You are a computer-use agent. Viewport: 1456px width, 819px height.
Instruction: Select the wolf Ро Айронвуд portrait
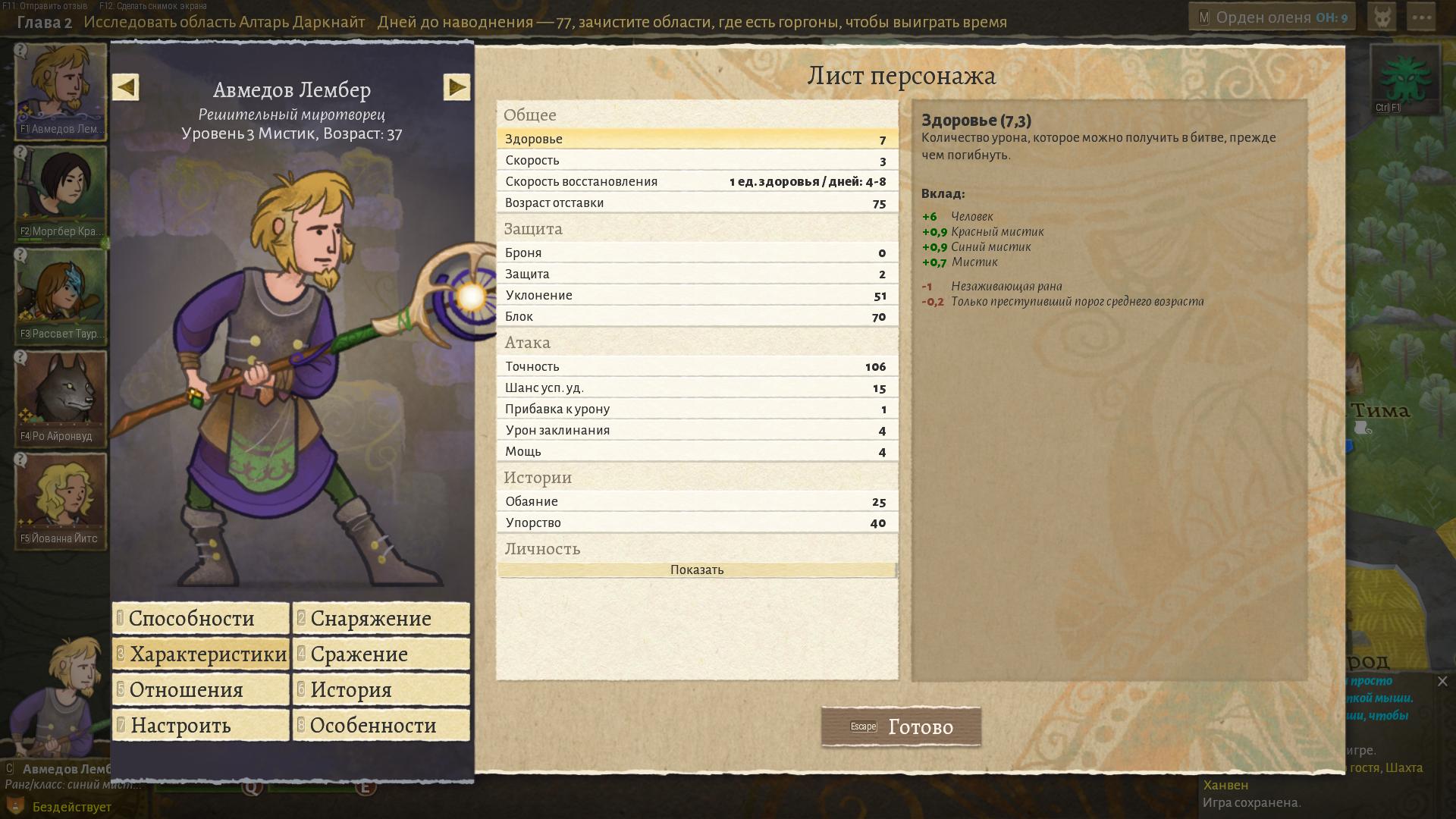tap(61, 397)
